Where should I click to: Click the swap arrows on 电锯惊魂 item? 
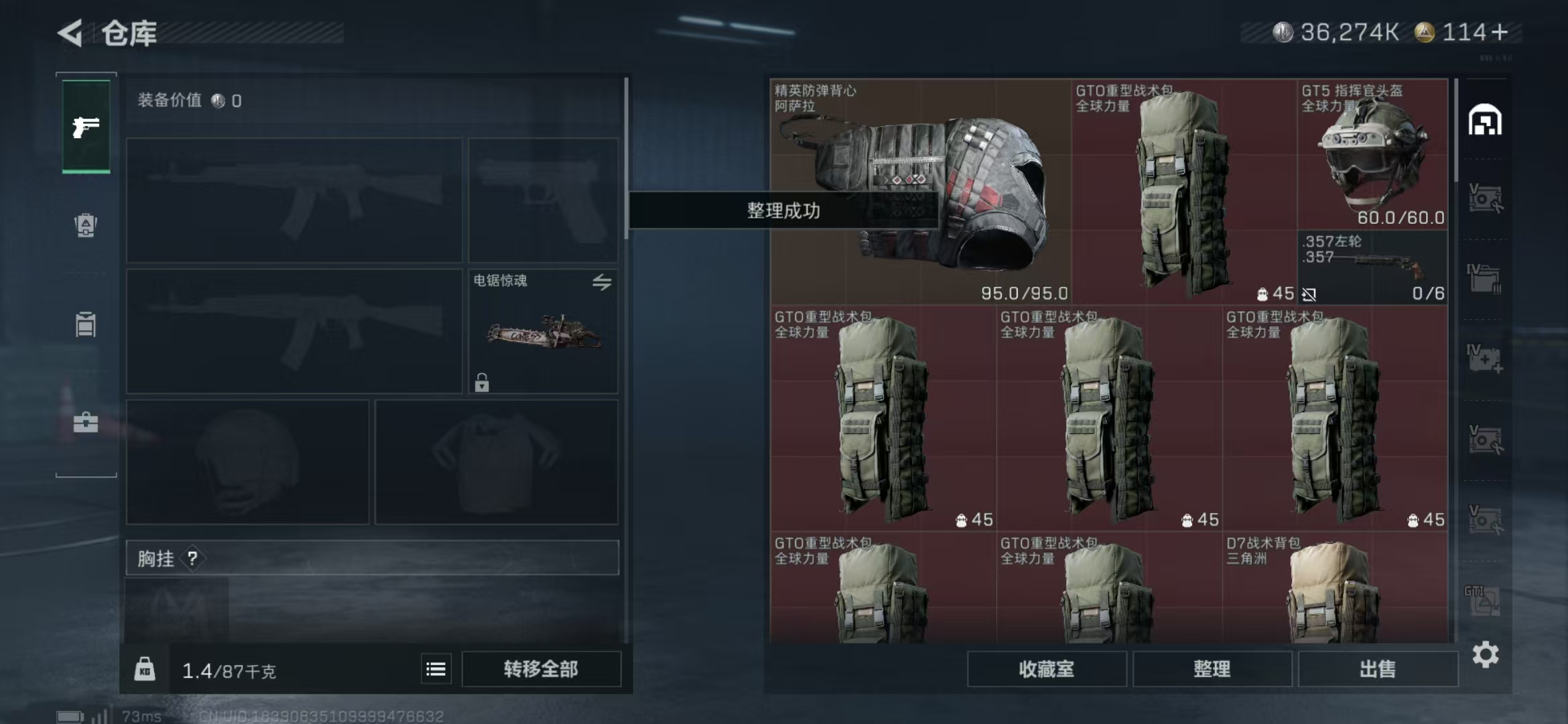click(602, 284)
